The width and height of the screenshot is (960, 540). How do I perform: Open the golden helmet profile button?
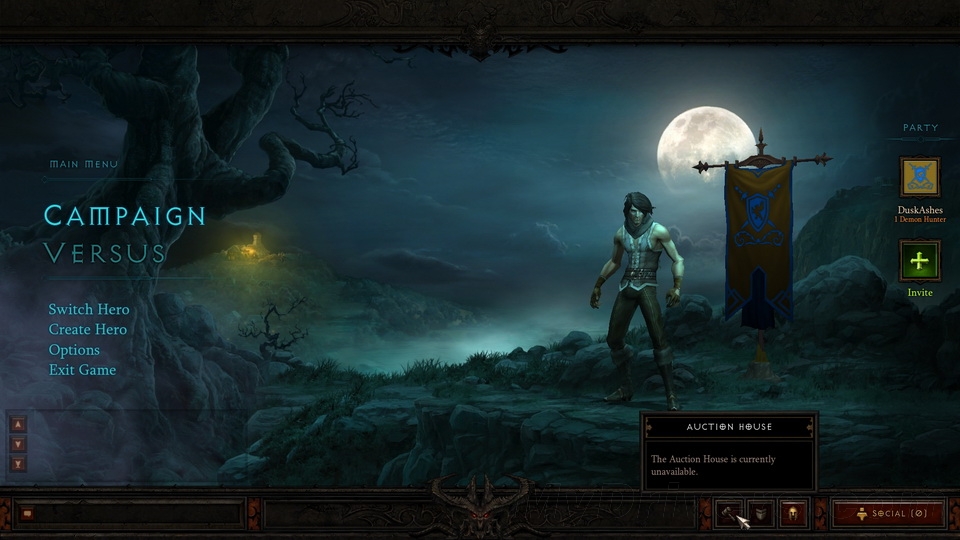pyautogui.click(x=792, y=513)
